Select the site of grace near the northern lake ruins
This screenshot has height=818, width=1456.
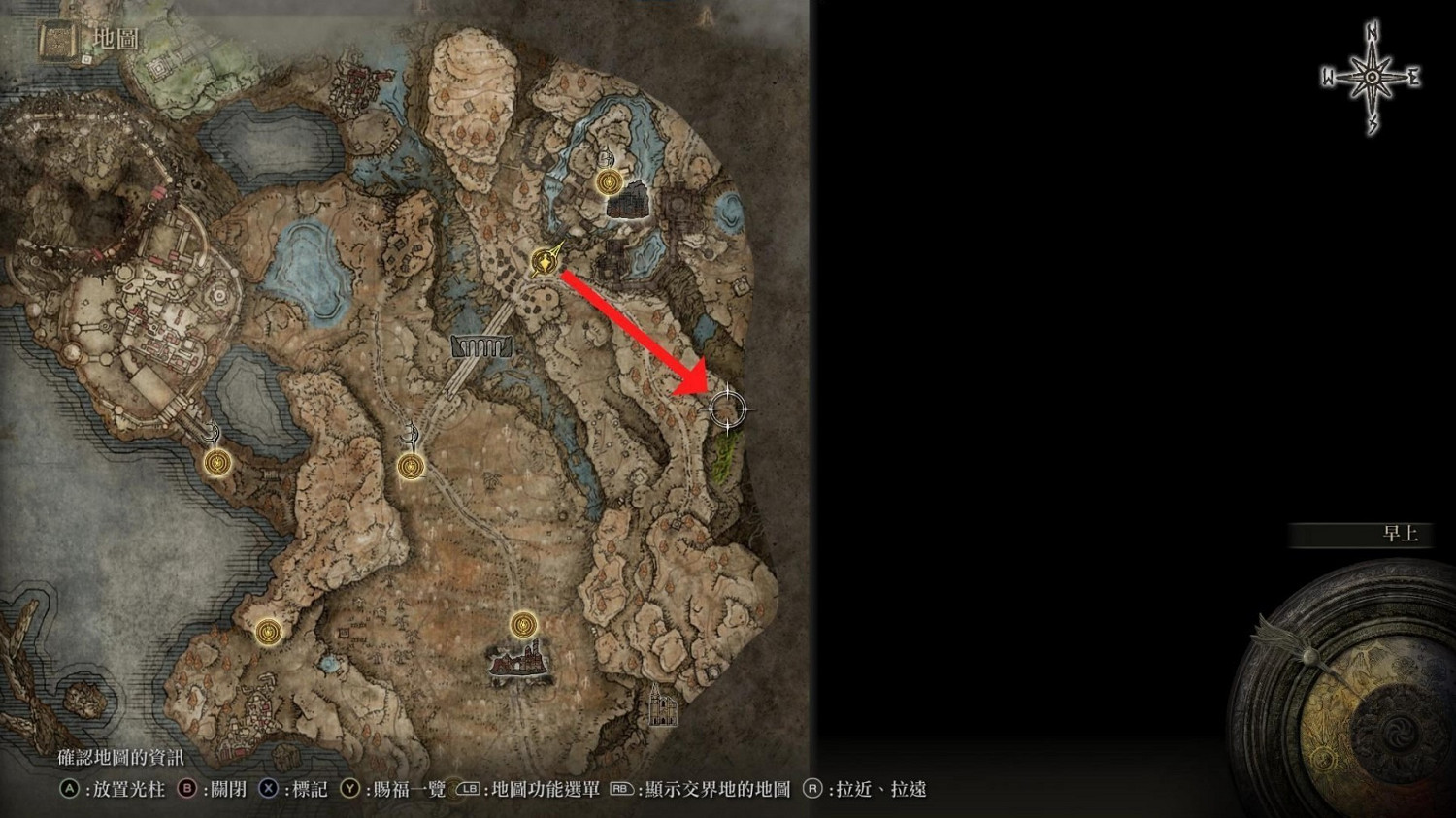click(609, 181)
